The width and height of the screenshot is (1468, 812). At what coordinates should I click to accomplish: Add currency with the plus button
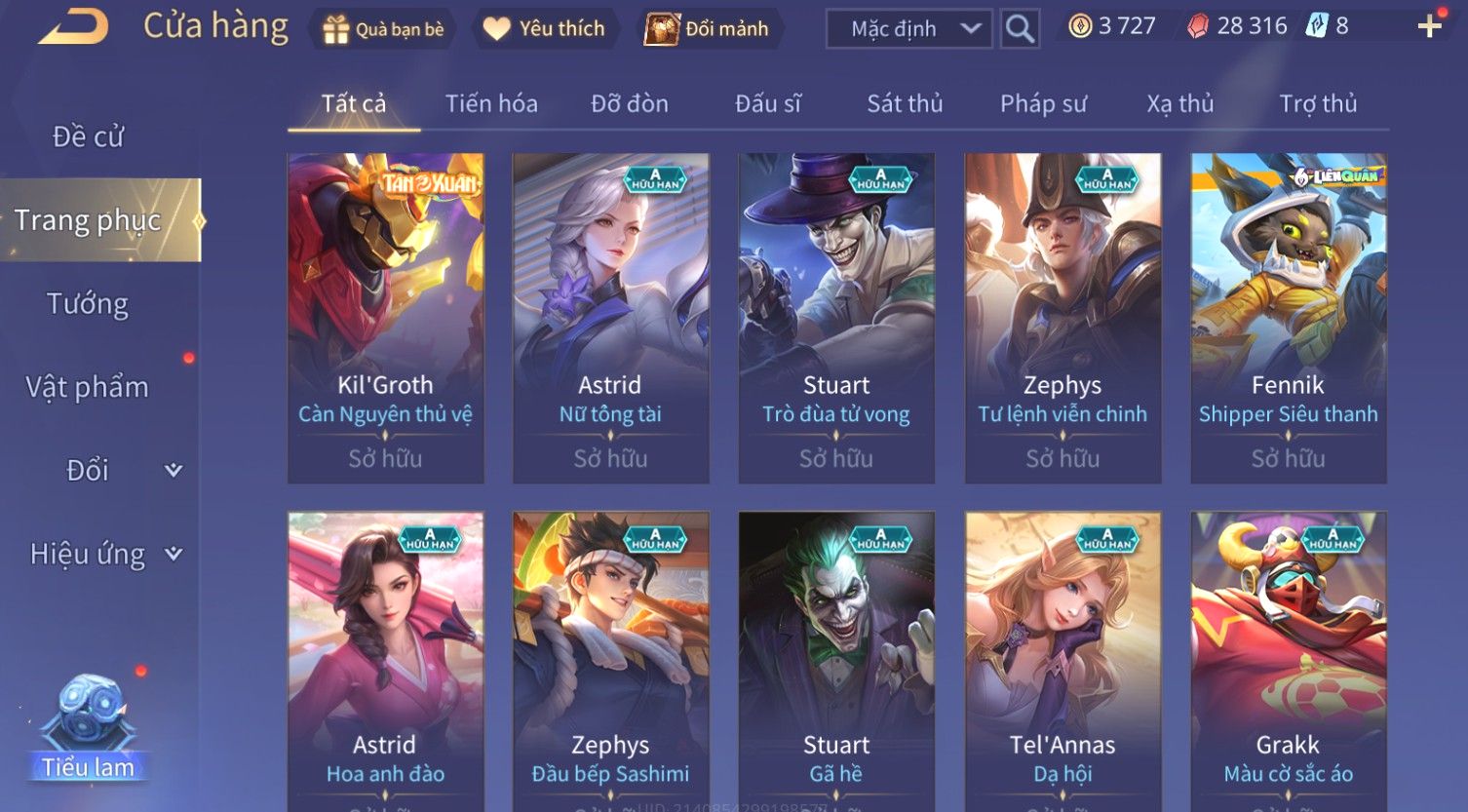[1429, 26]
